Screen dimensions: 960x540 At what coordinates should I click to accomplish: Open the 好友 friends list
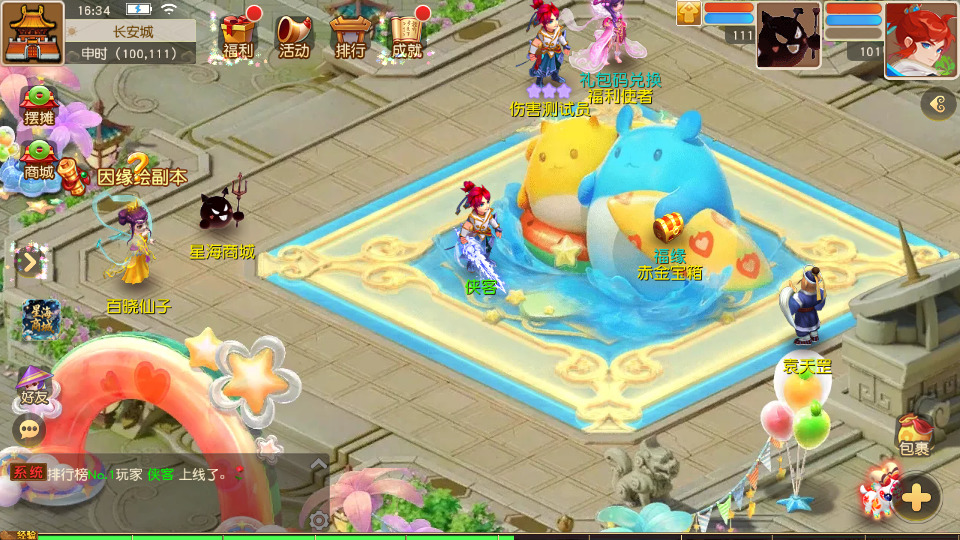(34, 386)
